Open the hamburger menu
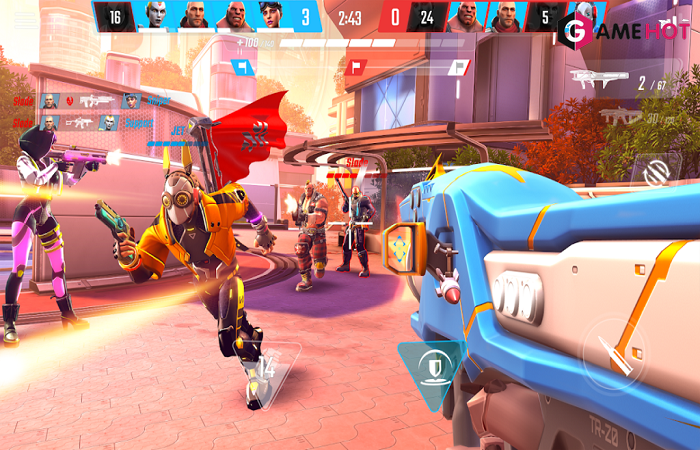Image resolution: width=700 pixels, height=450 pixels. 25,19
